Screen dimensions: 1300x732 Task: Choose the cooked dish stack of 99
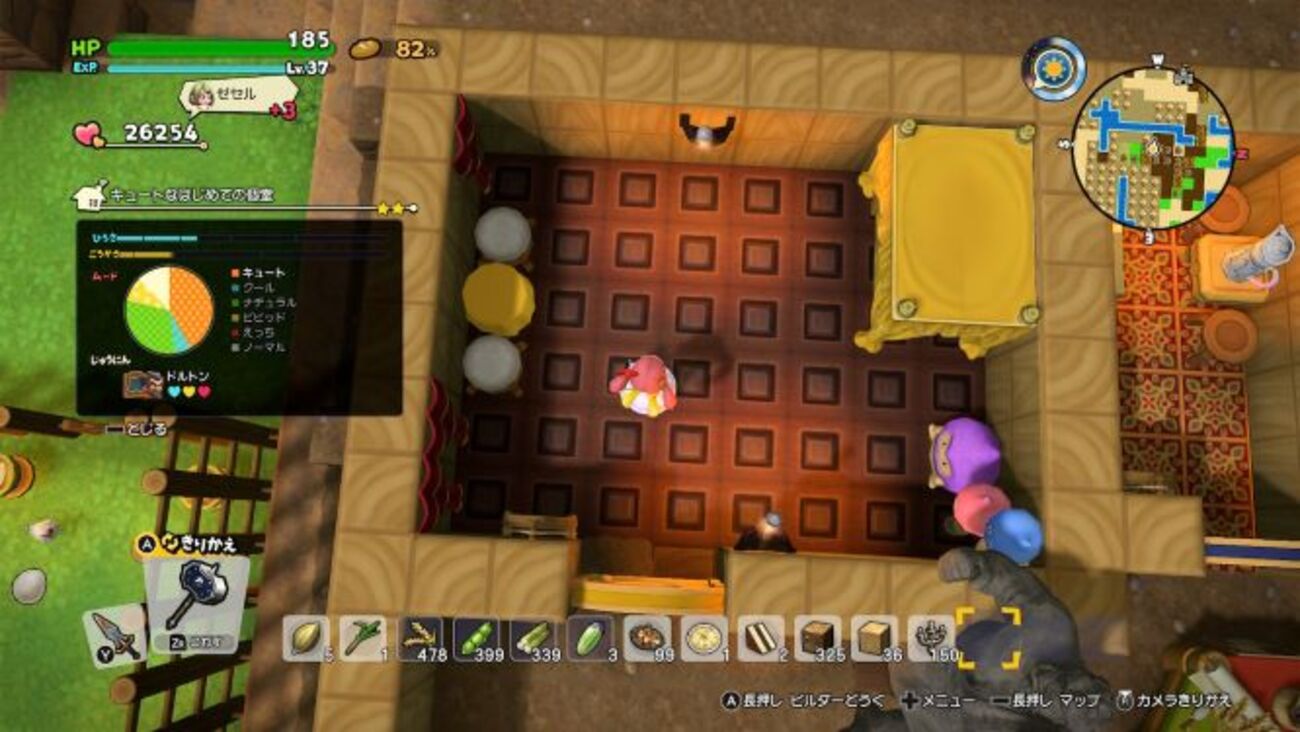647,637
